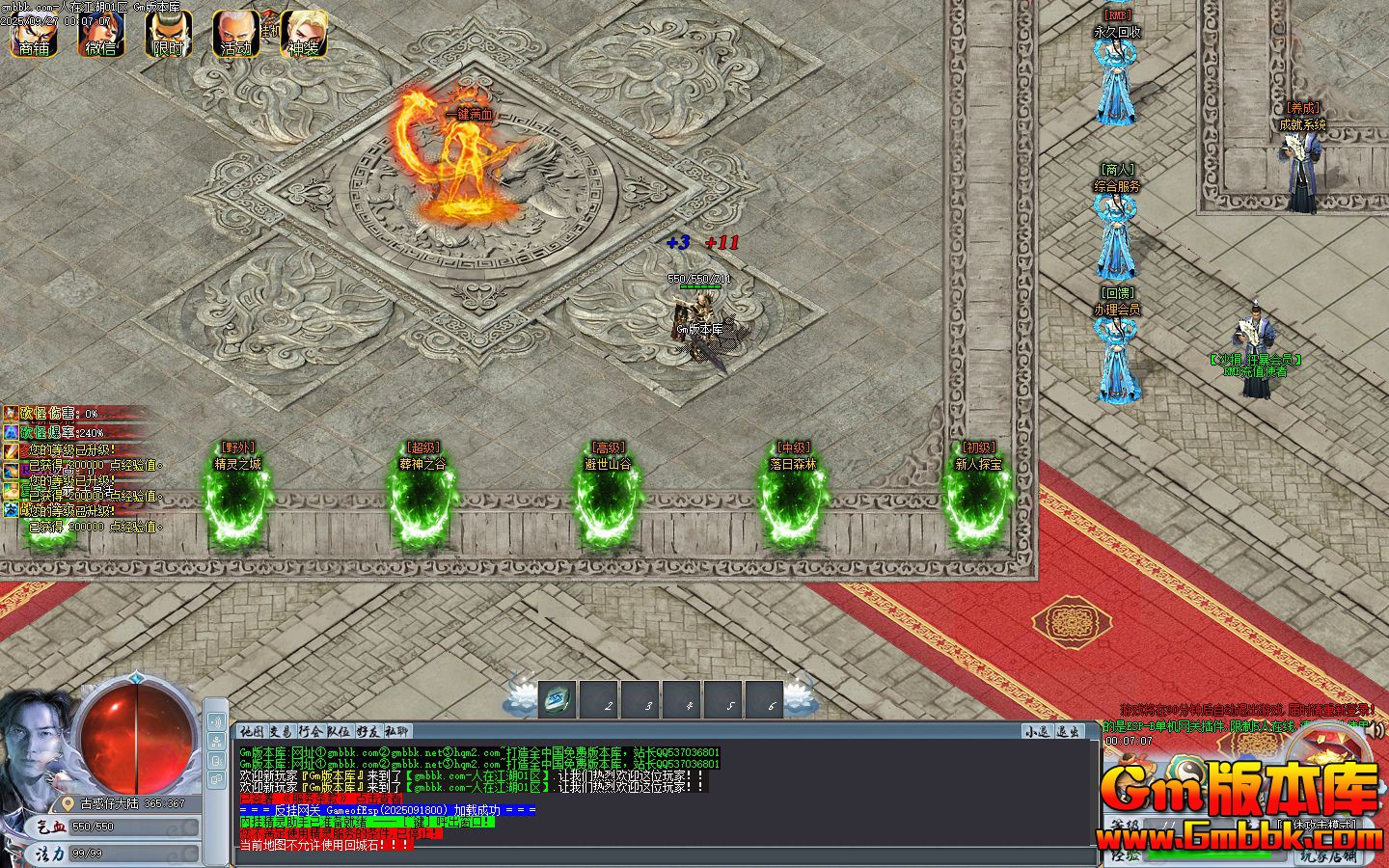Screen dimensions: 1389x868
Task: Open the 商铺 shop icon
Action: 34,35
